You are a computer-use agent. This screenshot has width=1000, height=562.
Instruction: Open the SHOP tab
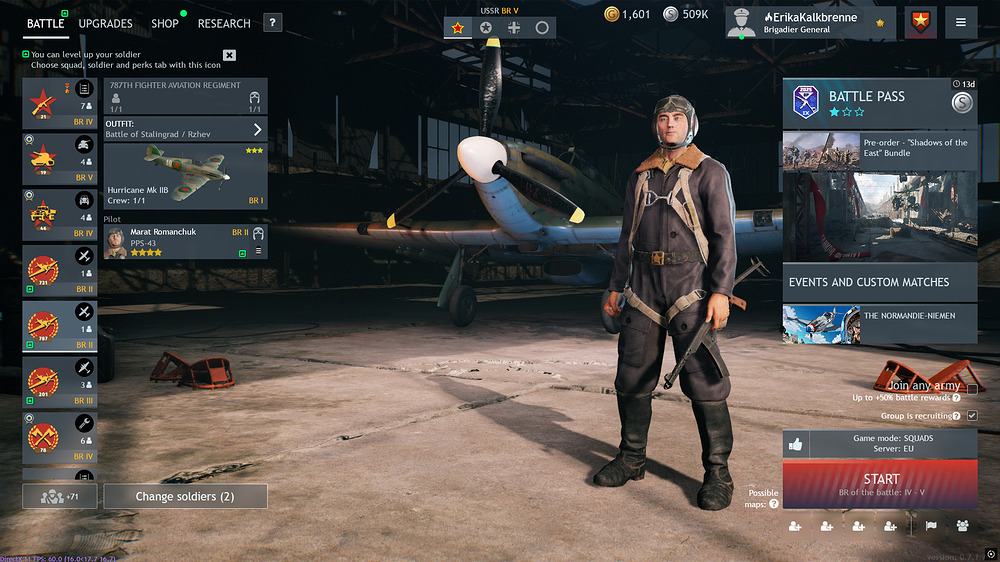click(165, 23)
